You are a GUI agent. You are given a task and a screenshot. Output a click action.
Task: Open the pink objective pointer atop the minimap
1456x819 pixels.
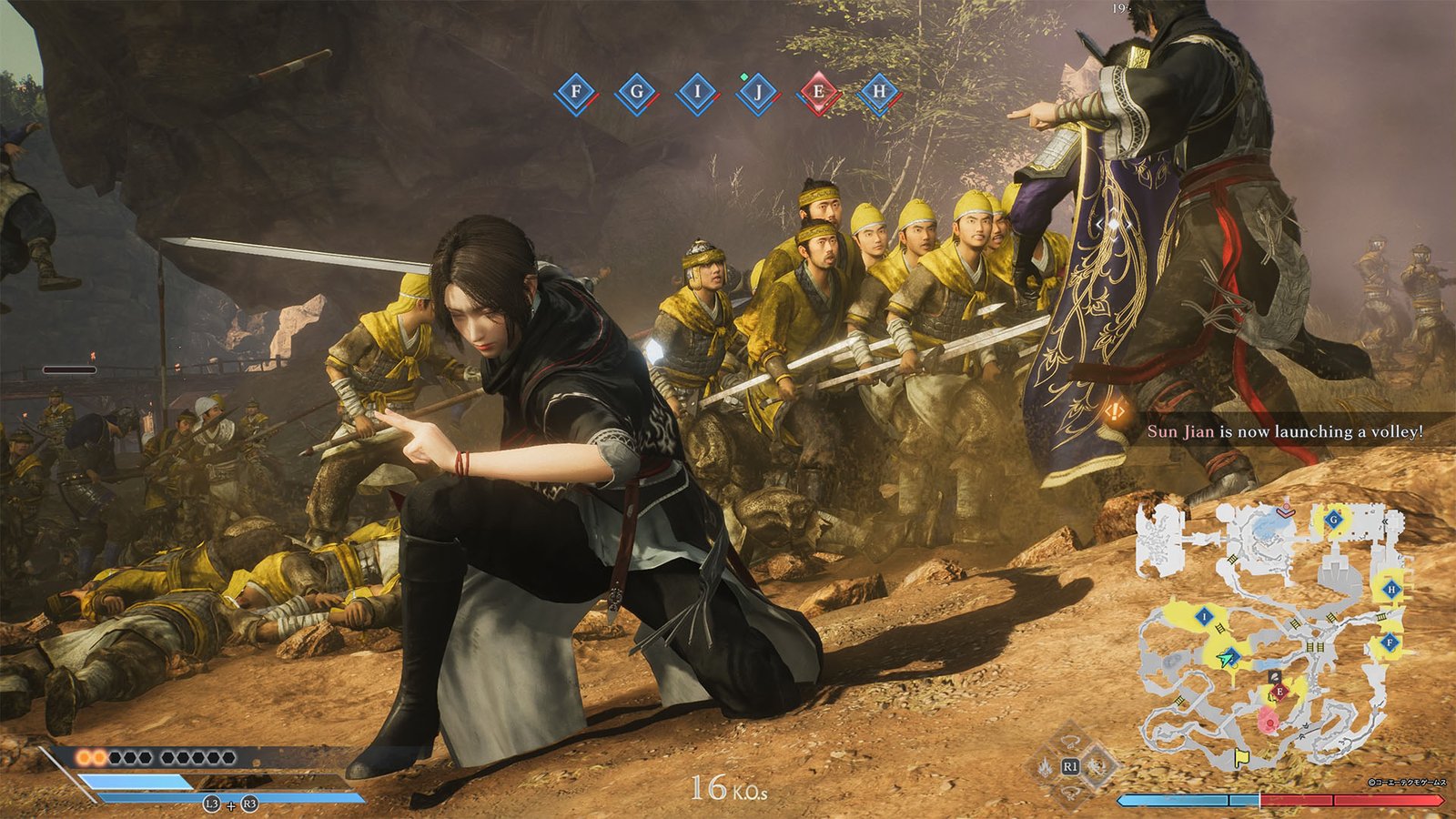point(1285,511)
